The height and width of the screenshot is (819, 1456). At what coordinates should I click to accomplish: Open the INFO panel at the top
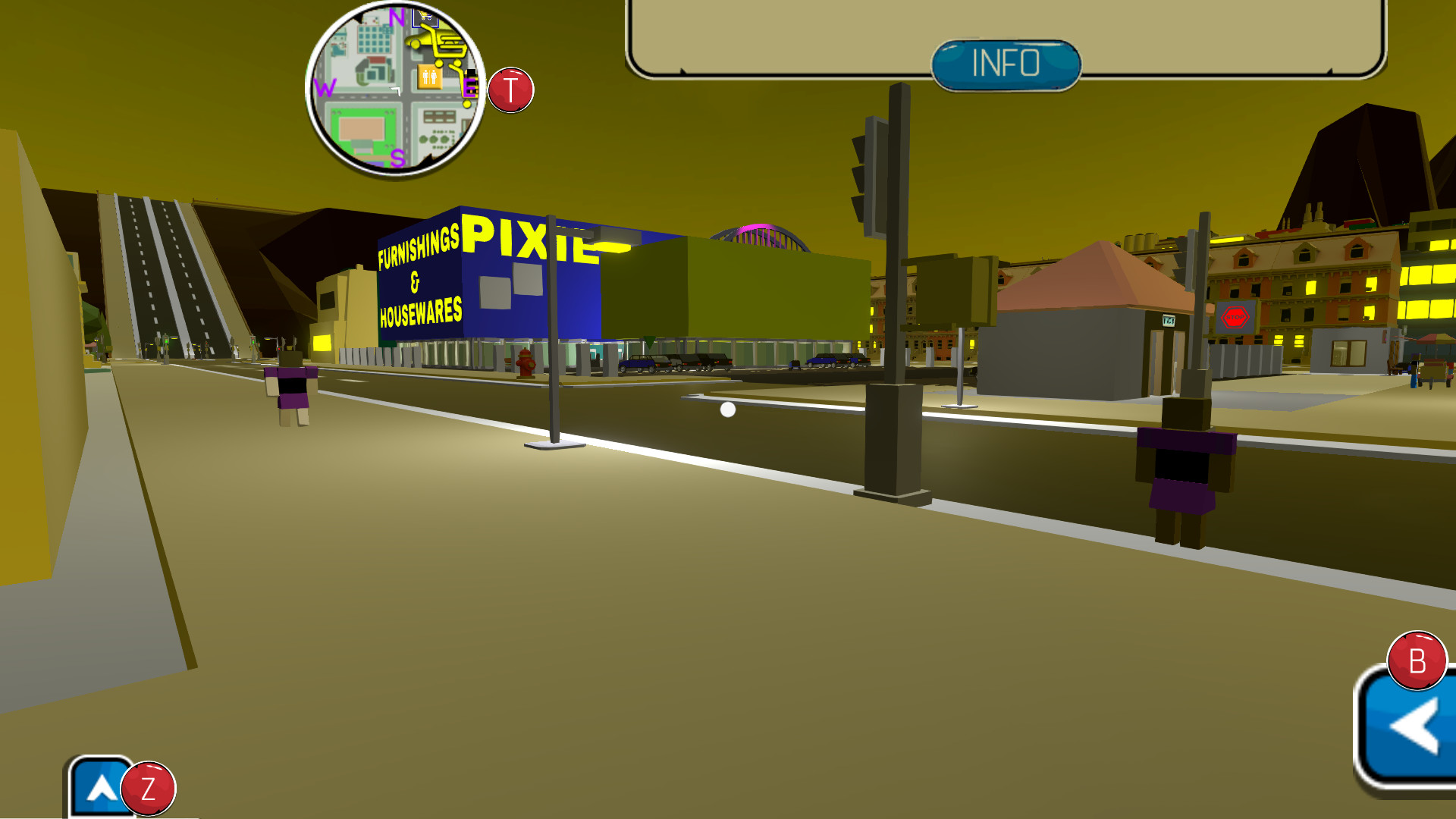1006,65
